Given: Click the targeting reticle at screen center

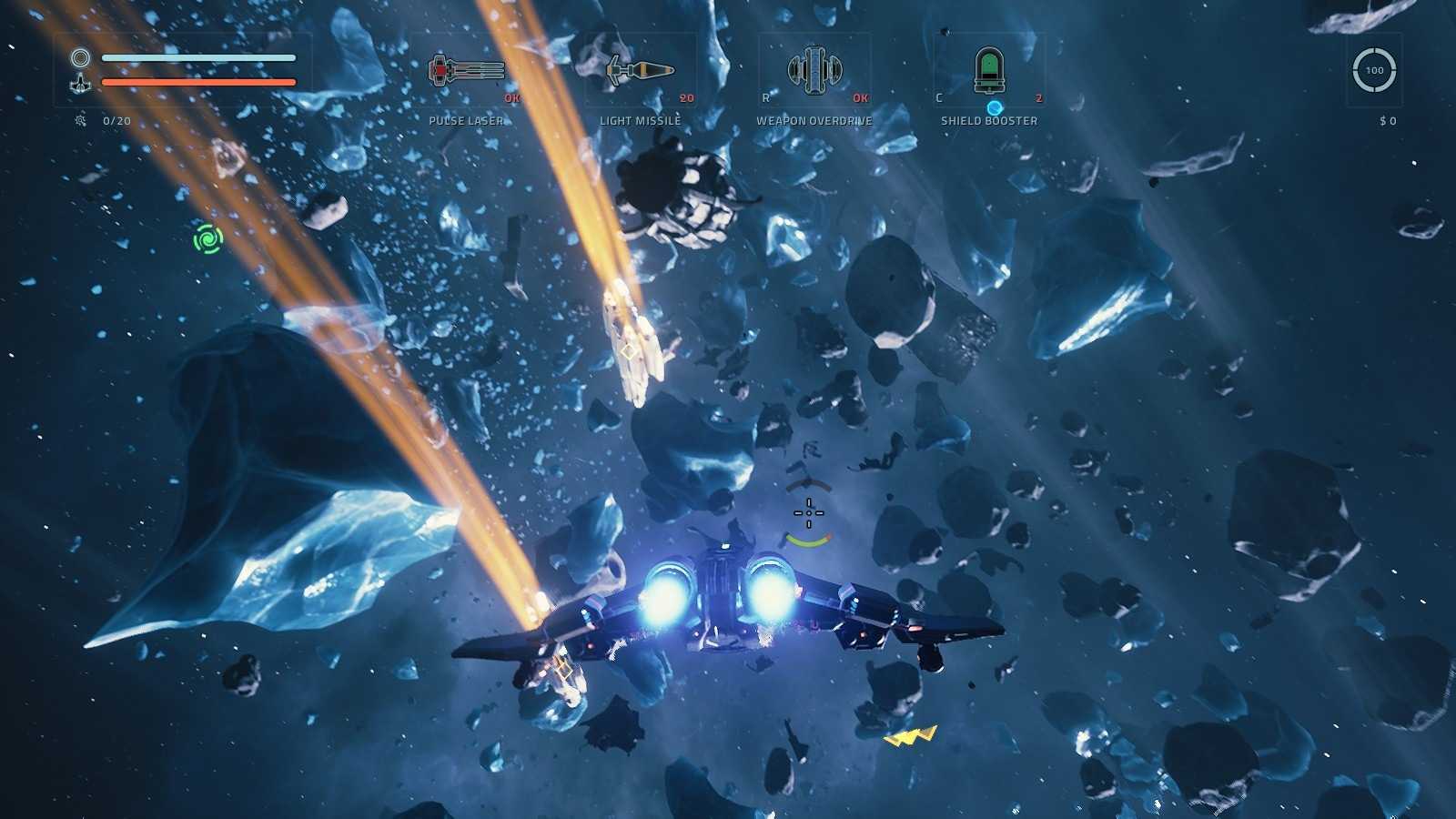Looking at the screenshot, I should (809, 511).
